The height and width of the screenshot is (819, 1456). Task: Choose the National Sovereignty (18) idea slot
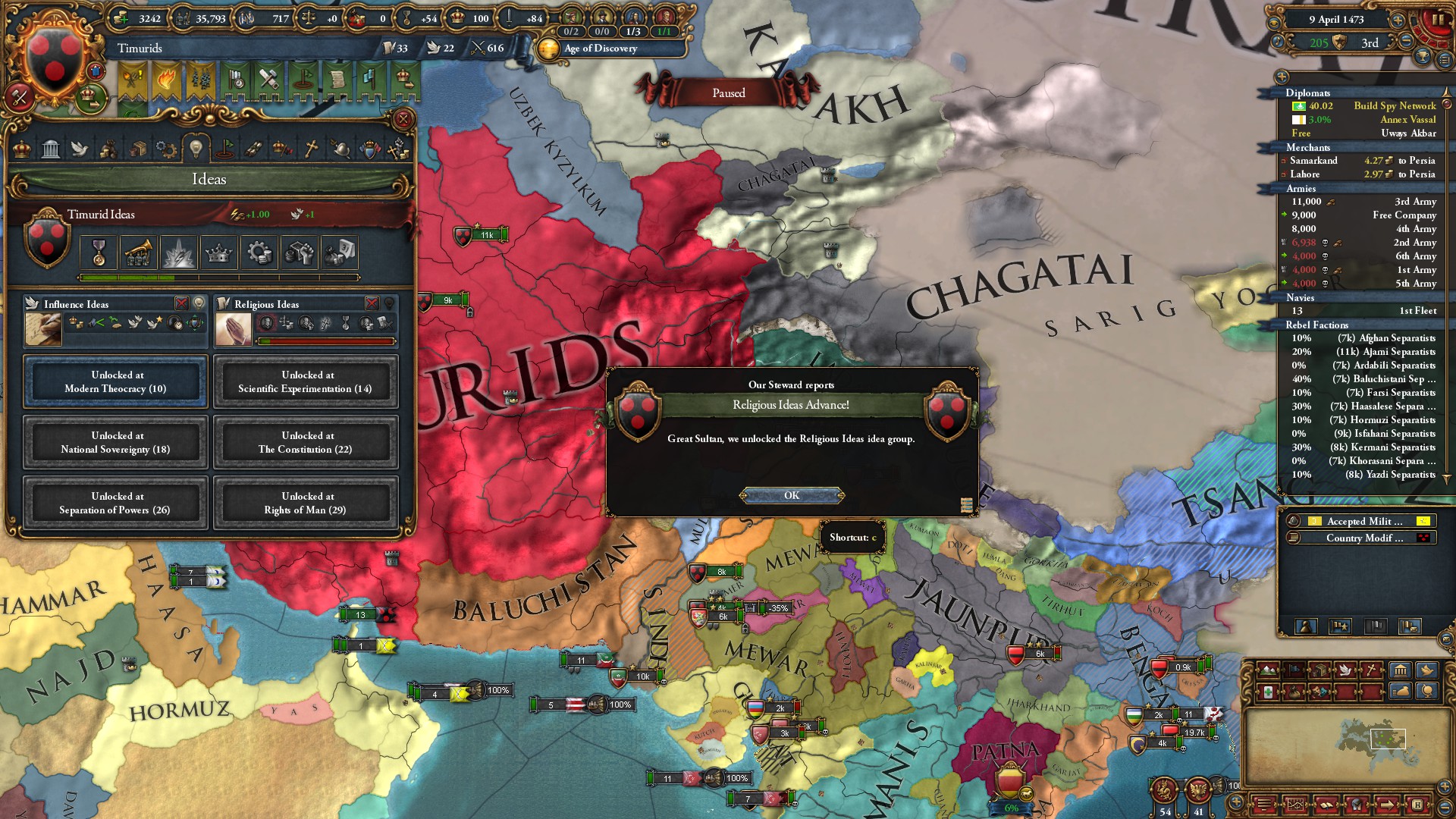point(115,442)
